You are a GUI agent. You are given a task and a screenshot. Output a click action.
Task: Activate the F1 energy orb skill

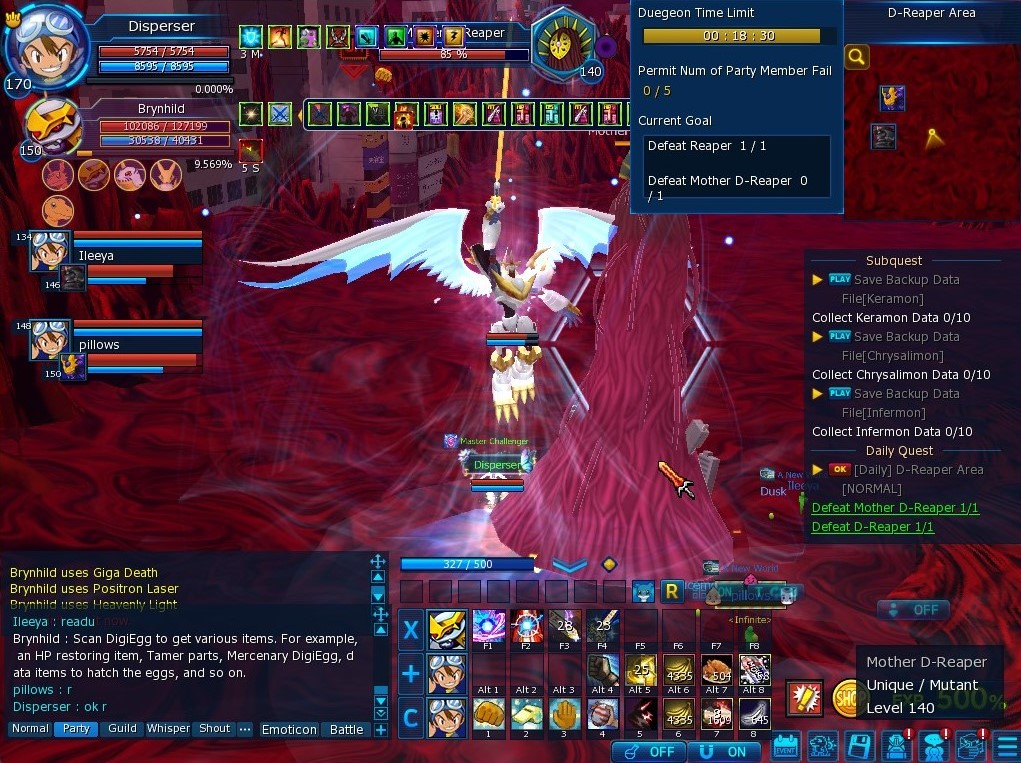(488, 627)
